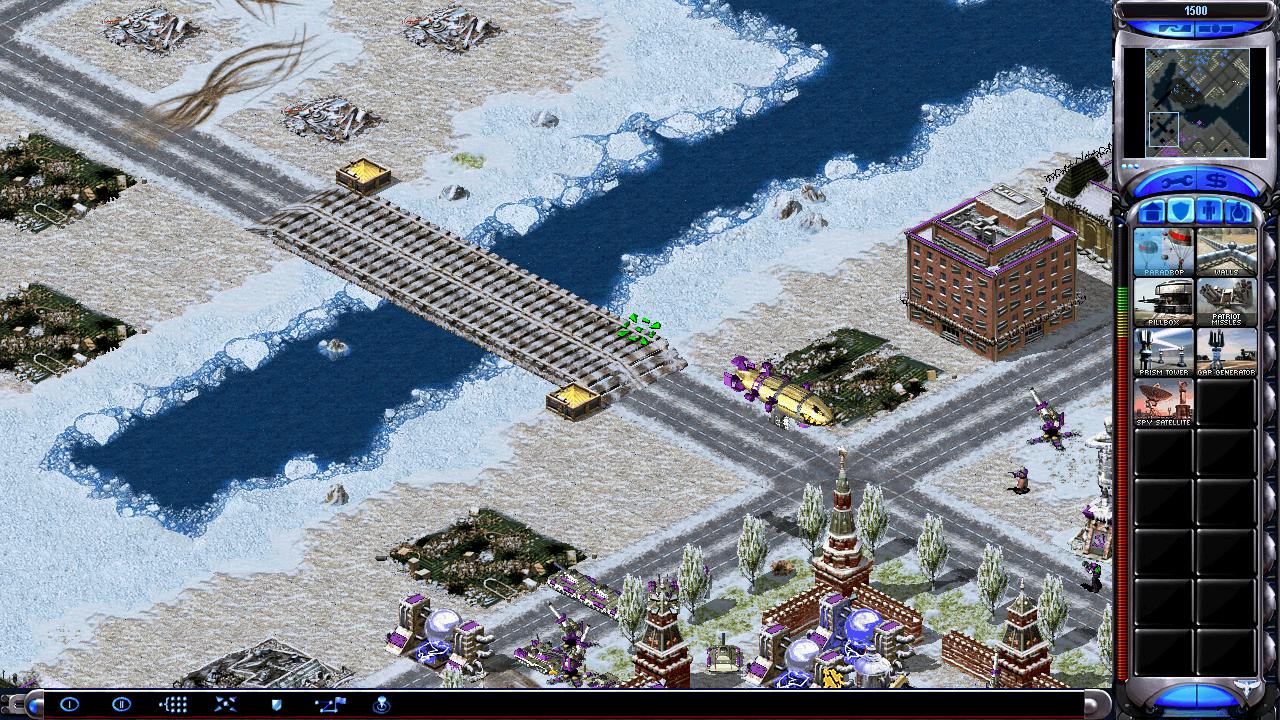The image size is (1280, 720).
Task: Start building a Prism Tower
Action: click(x=1164, y=352)
